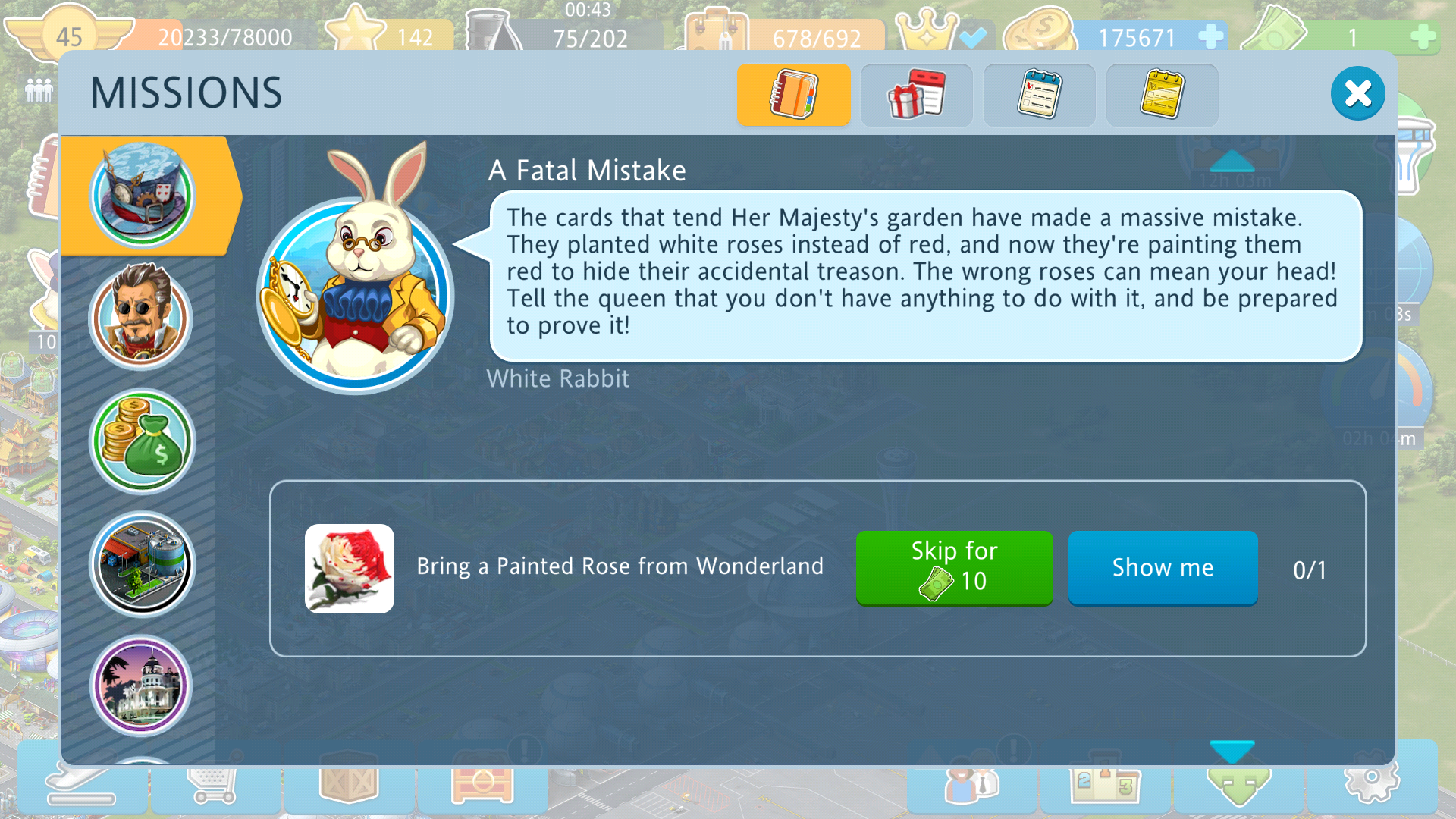This screenshot has height=819, width=1456.
Task: Close the Missions window
Action: coord(1357,94)
